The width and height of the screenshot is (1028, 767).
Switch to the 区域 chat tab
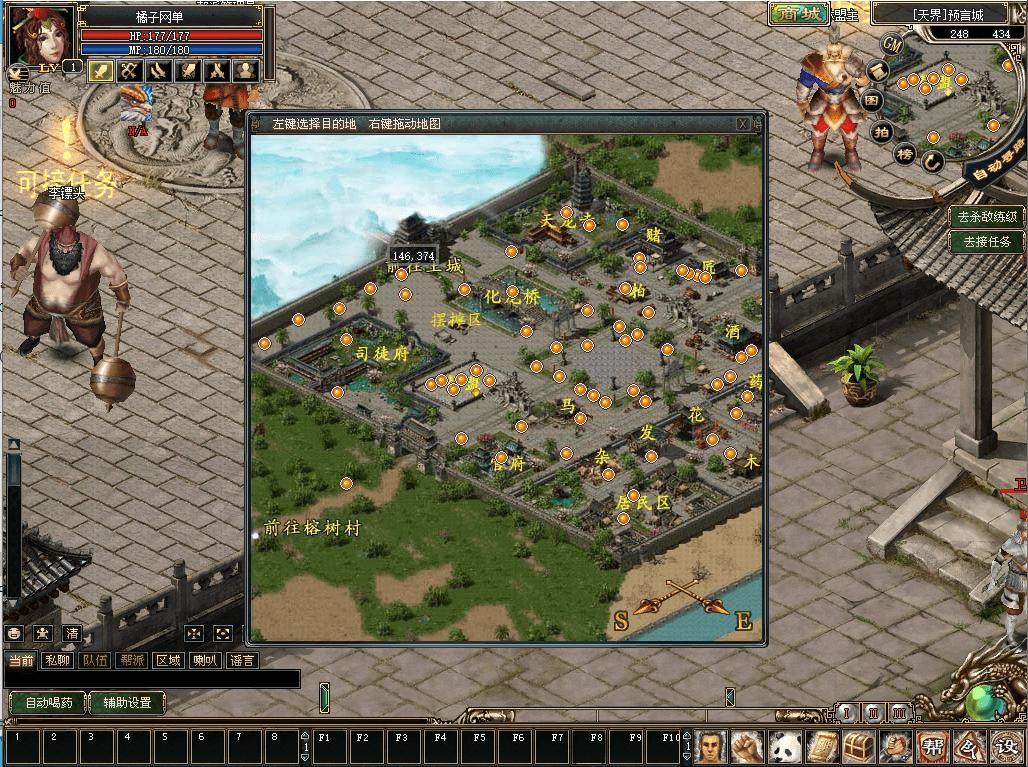(x=168, y=660)
